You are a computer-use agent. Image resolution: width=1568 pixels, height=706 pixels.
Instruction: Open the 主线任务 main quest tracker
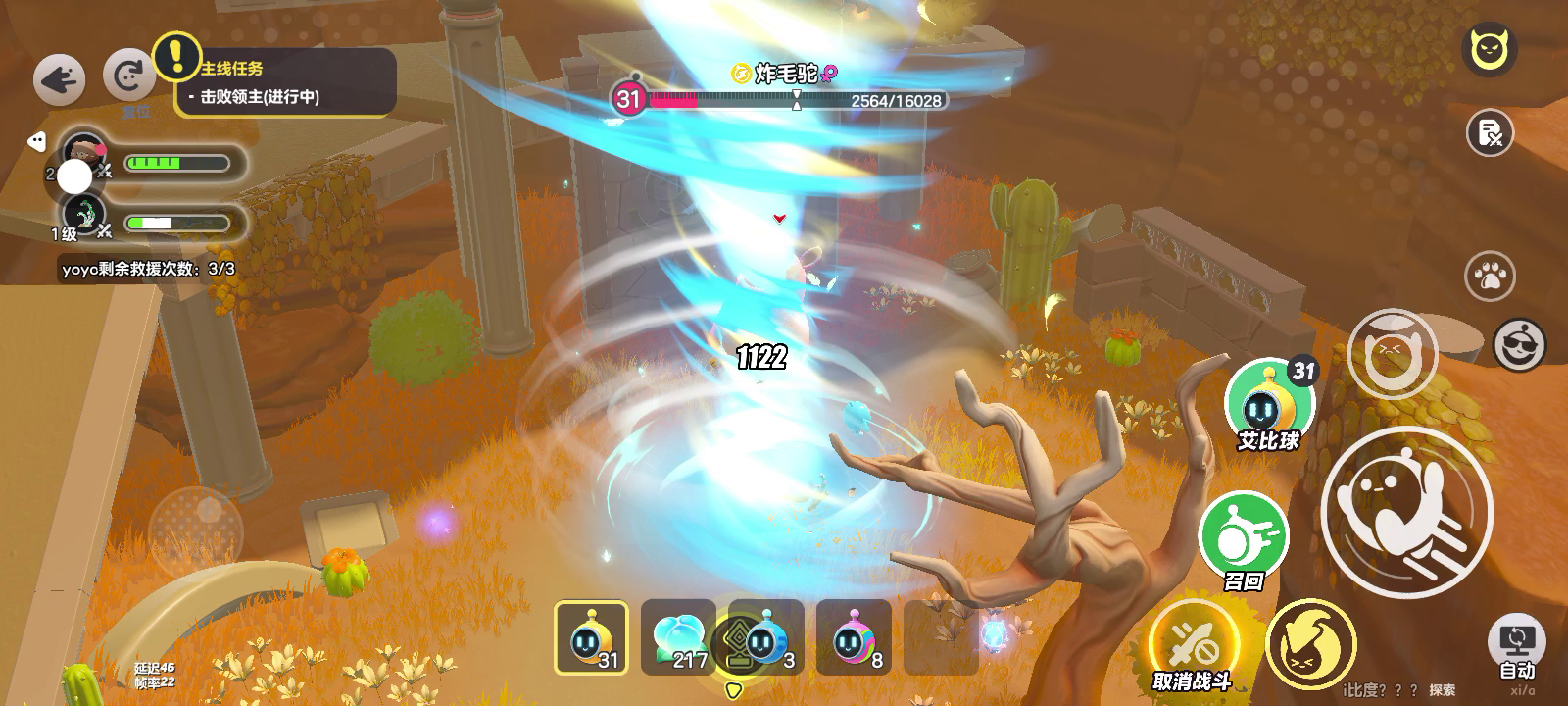[x=286, y=82]
